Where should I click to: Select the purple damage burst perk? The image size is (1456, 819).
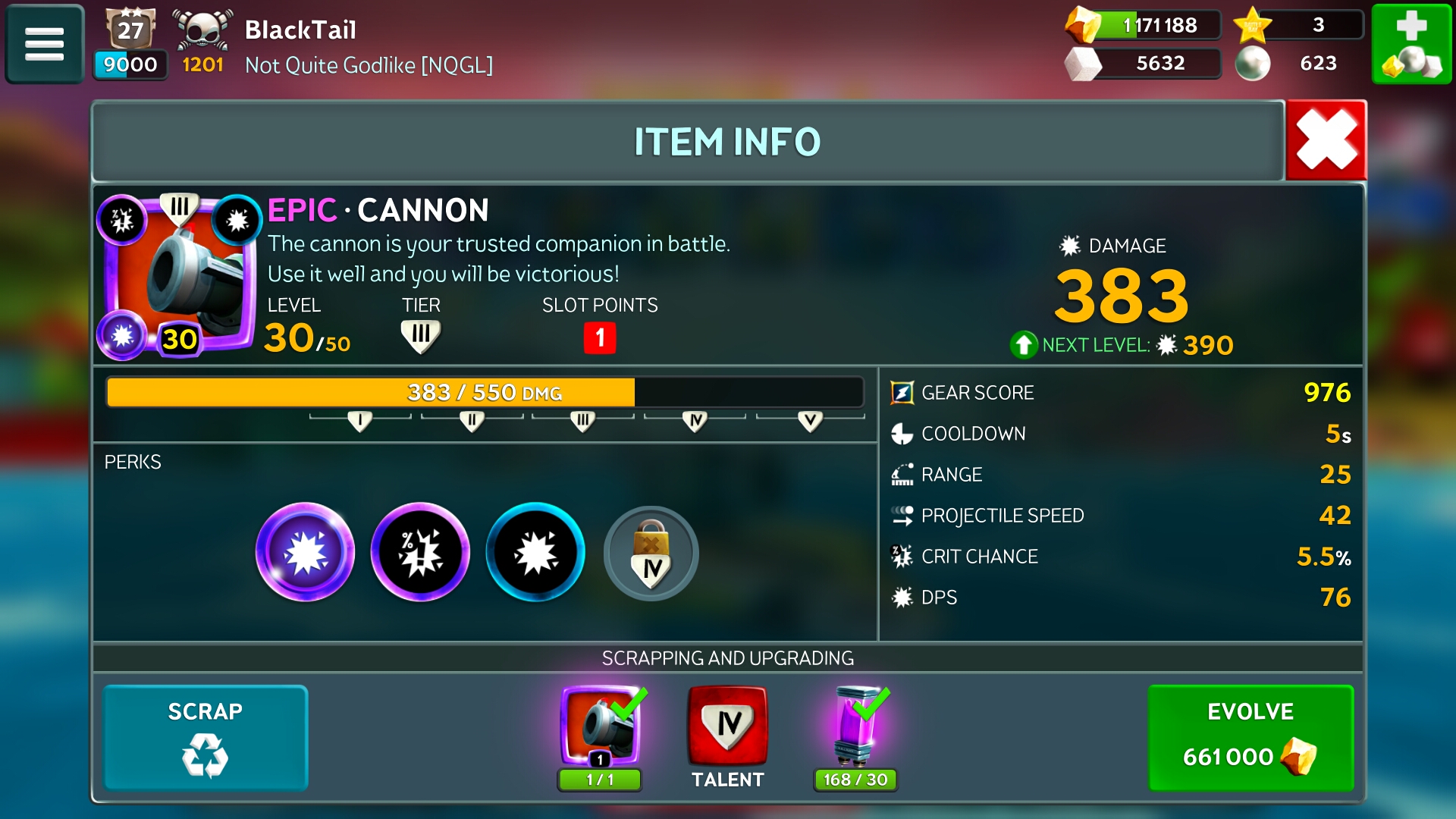(x=305, y=552)
